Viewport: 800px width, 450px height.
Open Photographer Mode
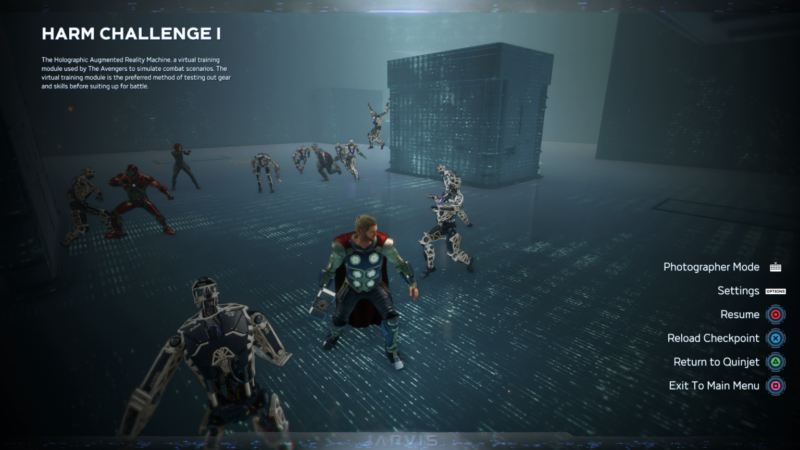tap(711, 267)
